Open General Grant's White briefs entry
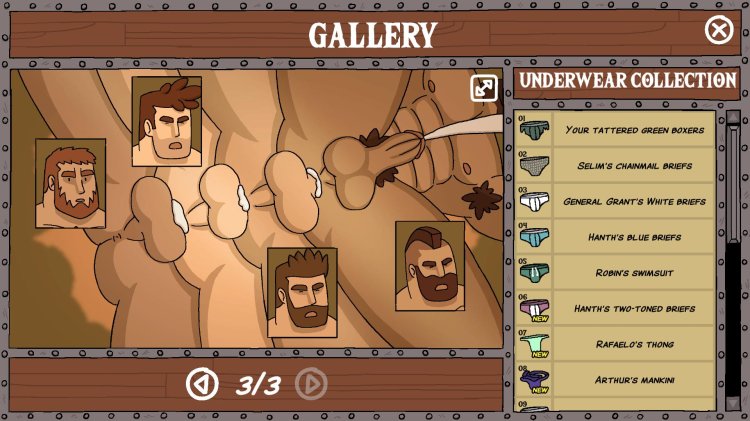This screenshot has height=421, width=750. (x=616, y=201)
